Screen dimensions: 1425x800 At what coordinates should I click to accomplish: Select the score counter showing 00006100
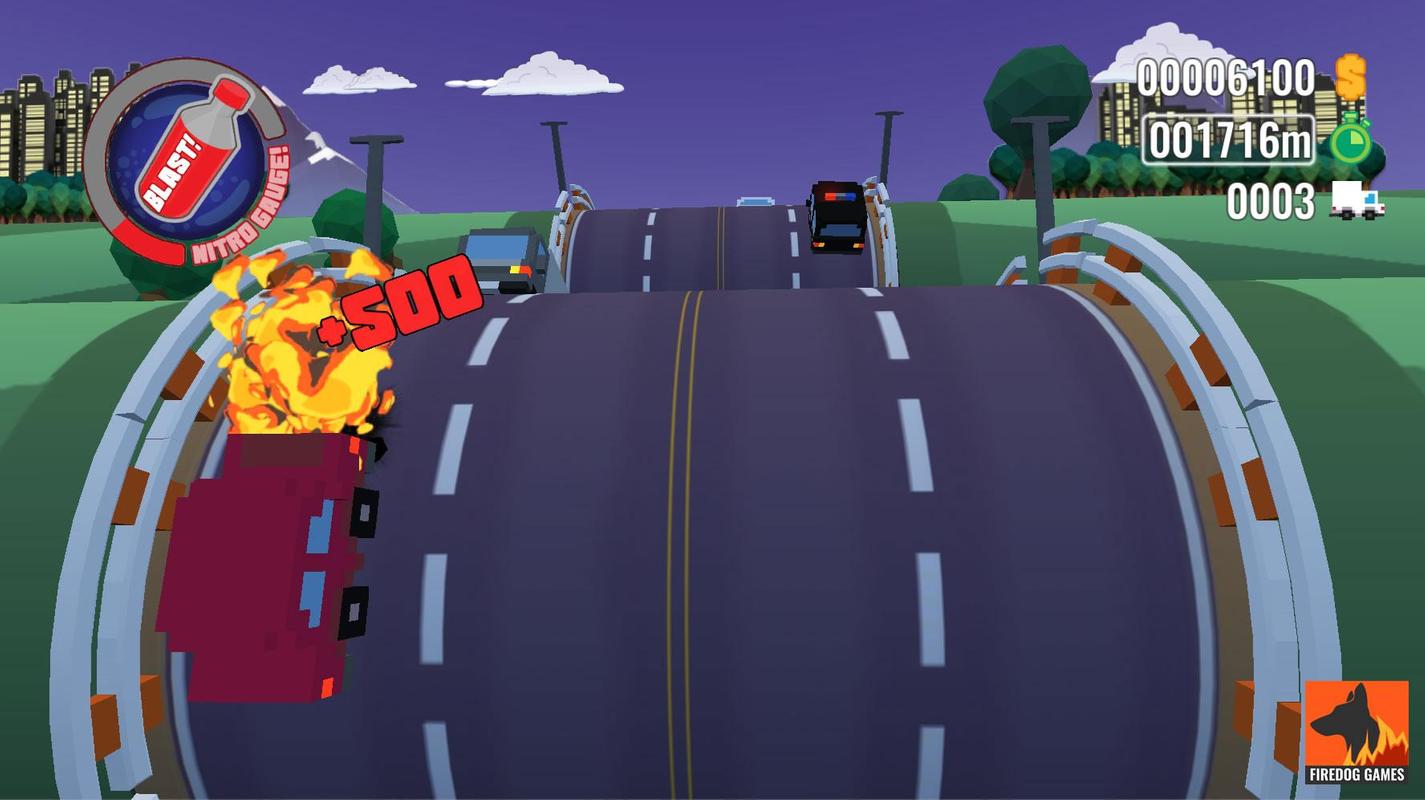tap(1226, 75)
